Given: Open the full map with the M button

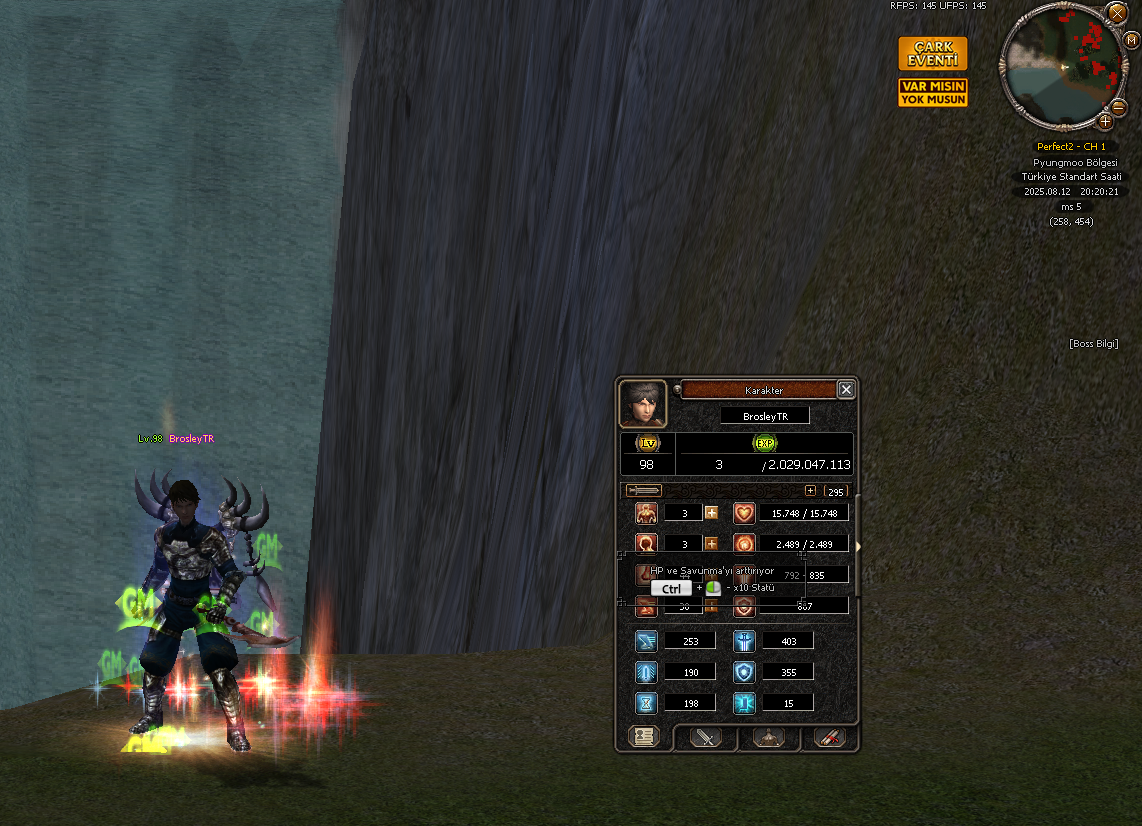Looking at the screenshot, I should [x=1132, y=41].
